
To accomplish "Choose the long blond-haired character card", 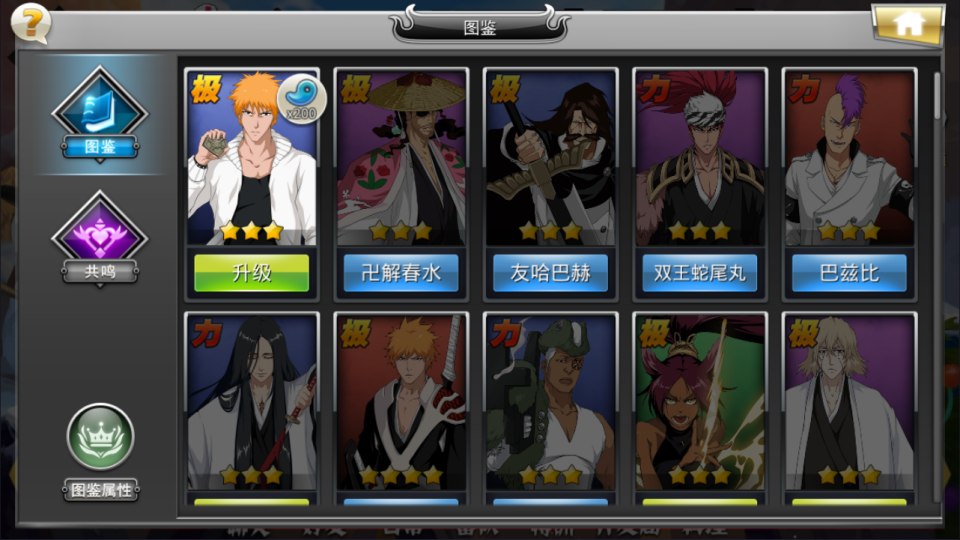I will [849, 402].
